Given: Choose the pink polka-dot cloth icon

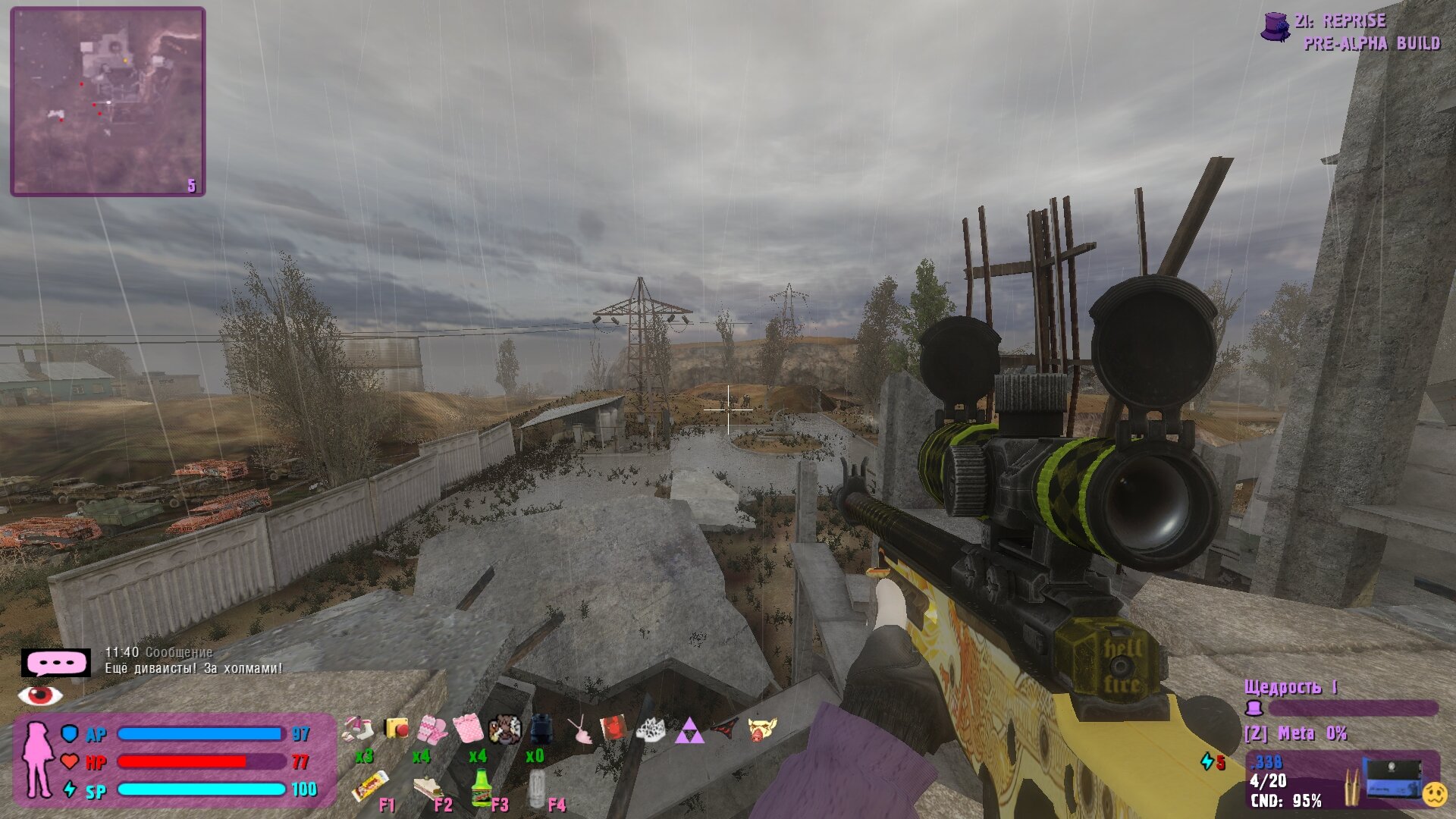Looking at the screenshot, I should click(x=468, y=730).
